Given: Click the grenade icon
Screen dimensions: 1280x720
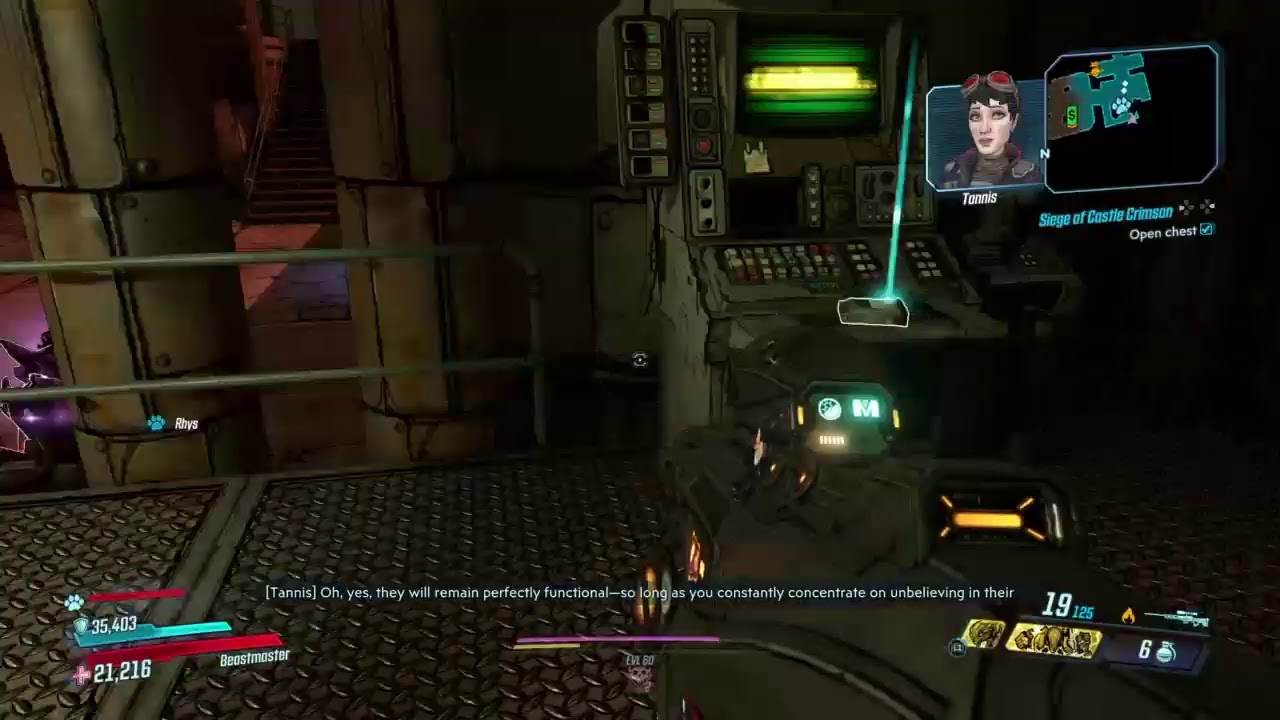Looking at the screenshot, I should coord(1166,652).
